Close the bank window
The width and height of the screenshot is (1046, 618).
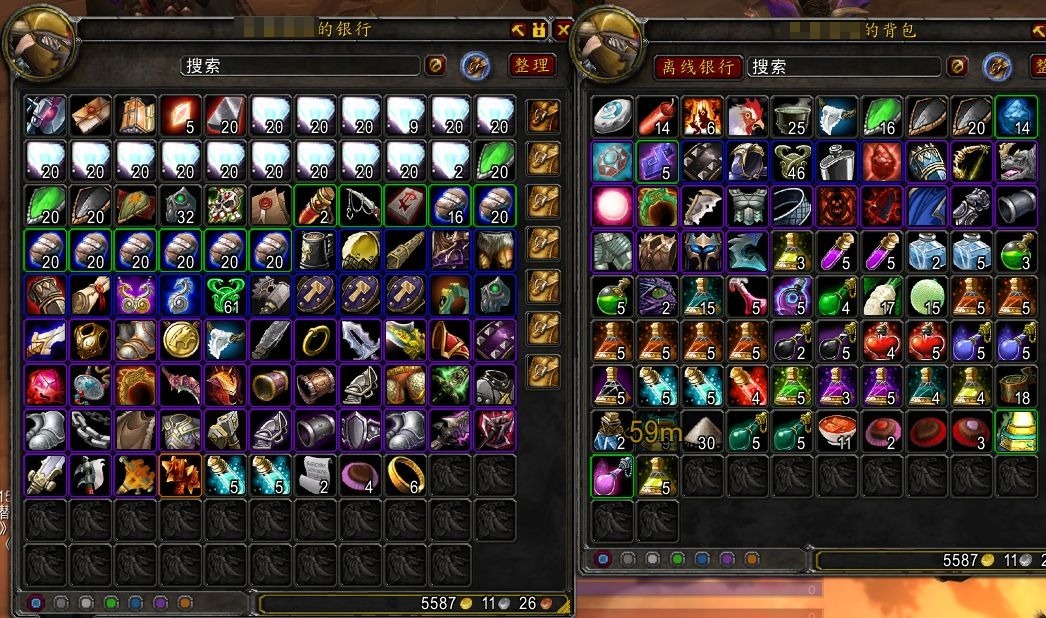pos(563,29)
